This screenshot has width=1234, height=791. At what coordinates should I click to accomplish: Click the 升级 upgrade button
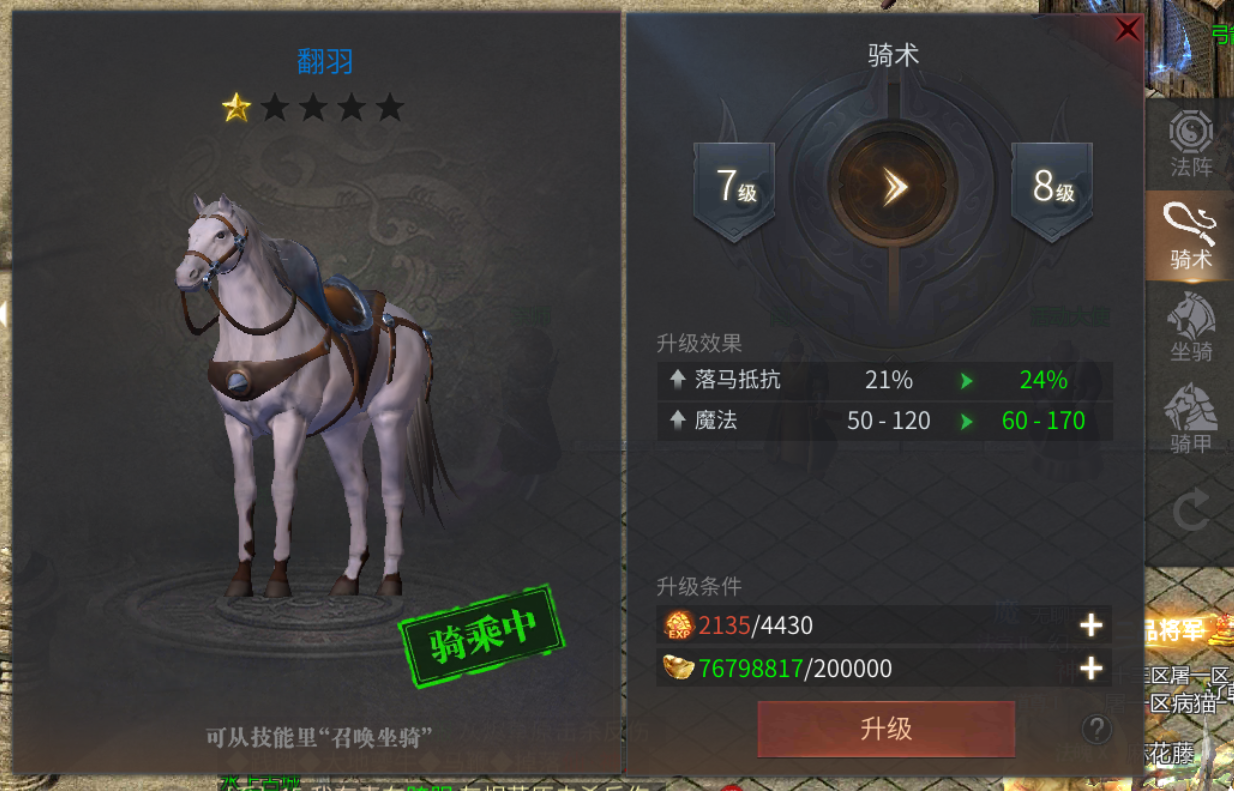point(886,728)
